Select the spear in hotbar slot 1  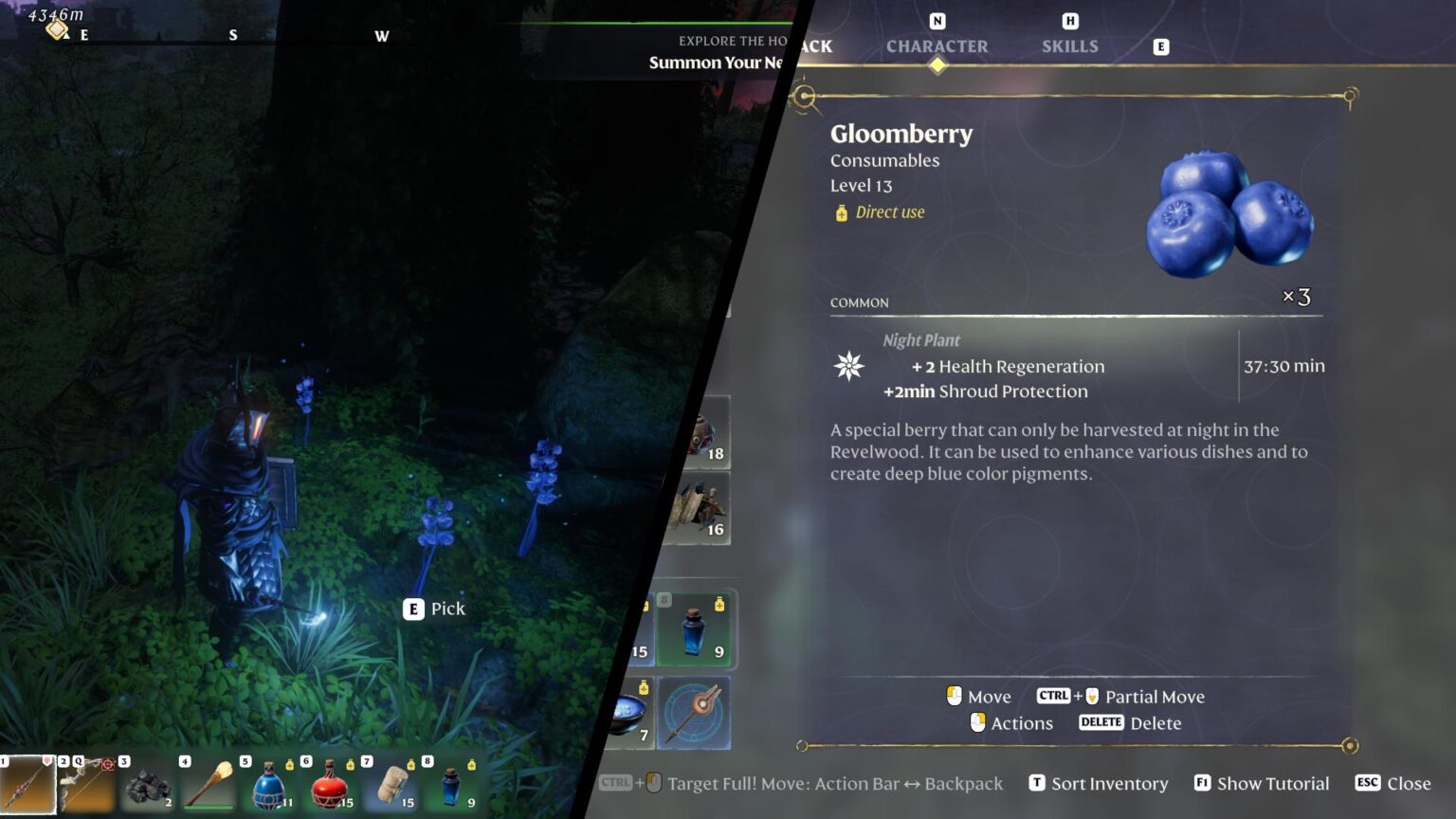[27, 785]
